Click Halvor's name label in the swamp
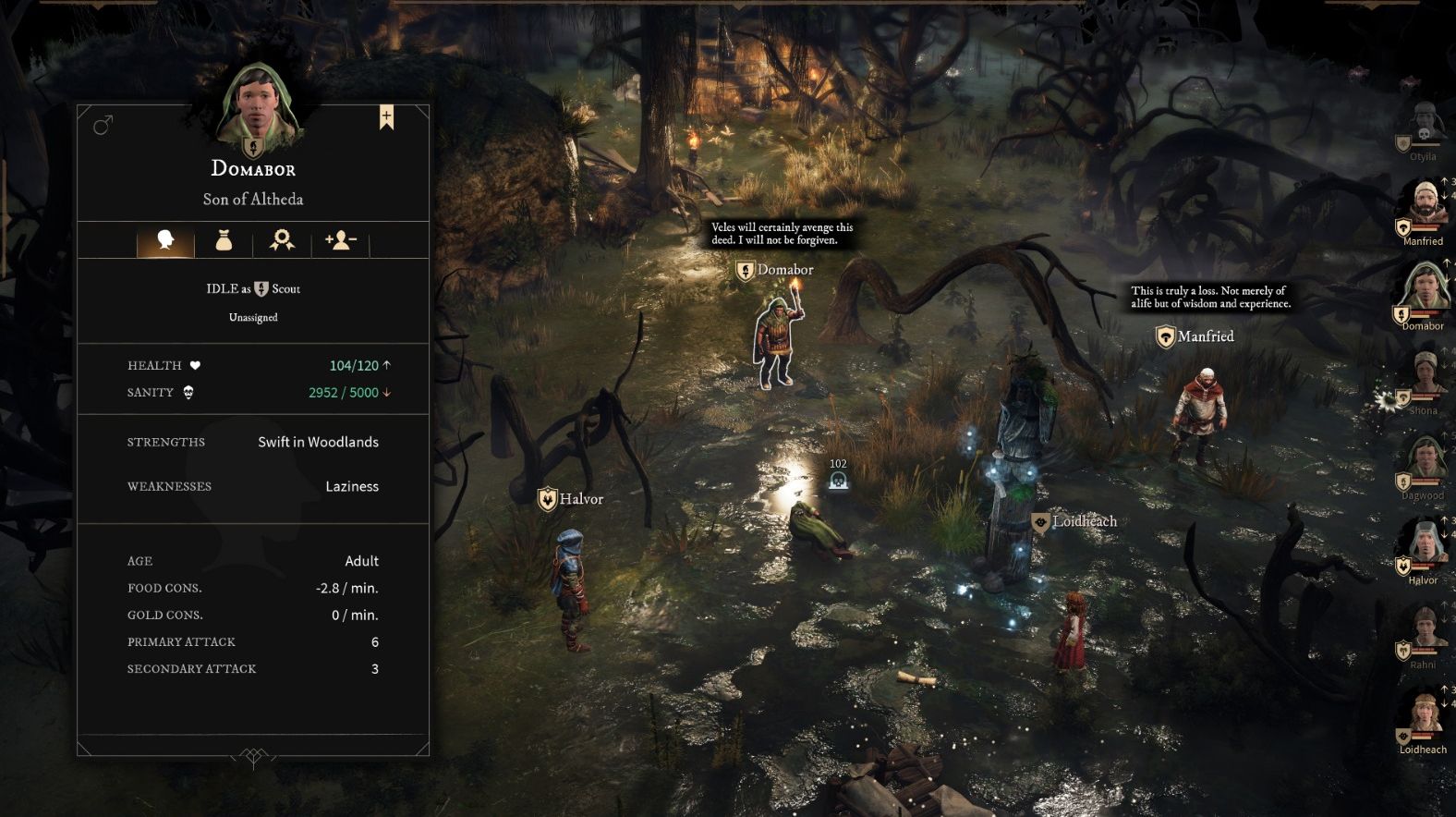This screenshot has height=817, width=1456. tap(580, 499)
